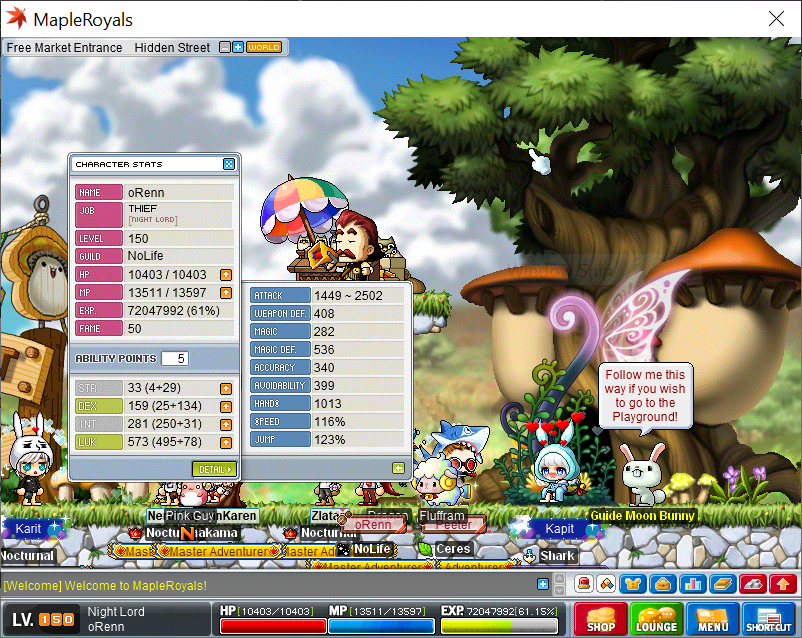Open the main MENU
Viewport: 802px width, 638px height.
coord(713,619)
